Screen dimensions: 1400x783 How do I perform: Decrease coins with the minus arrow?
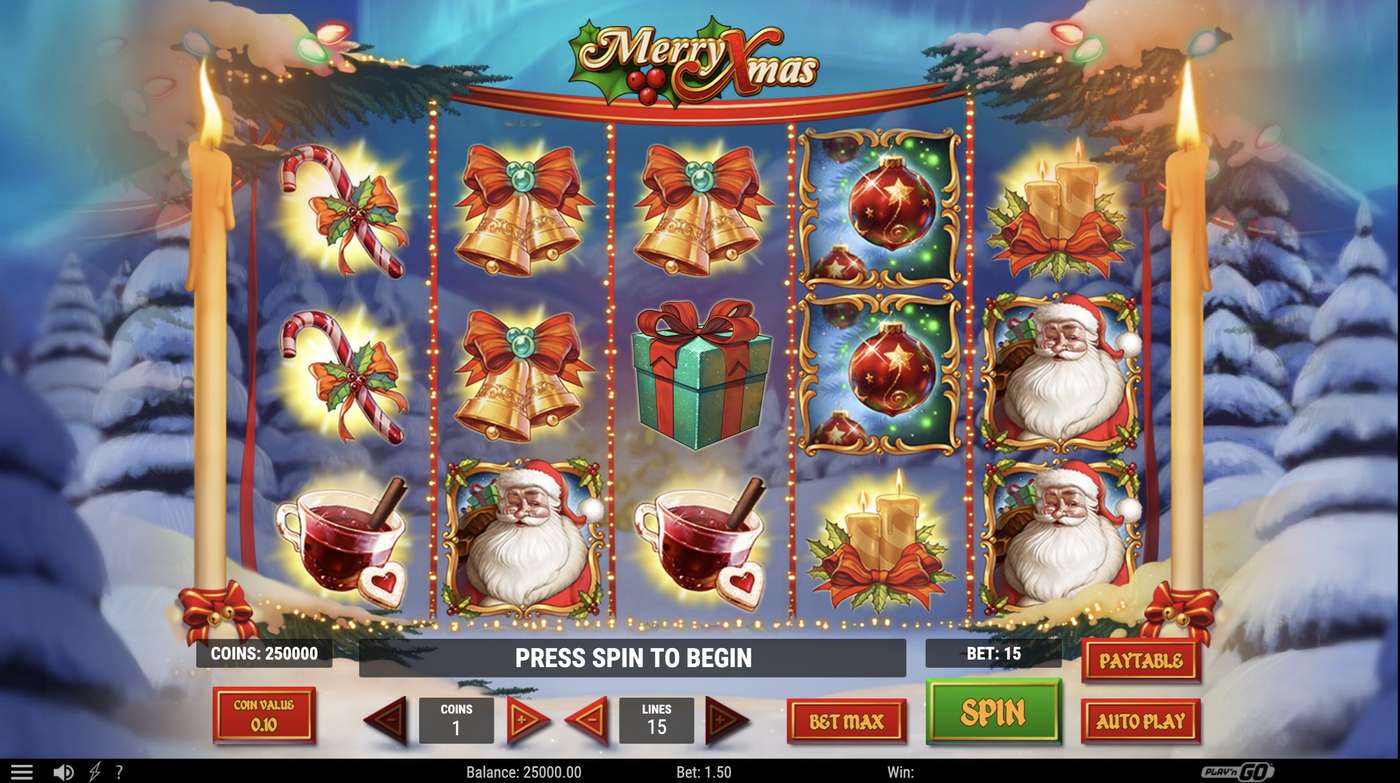click(387, 720)
